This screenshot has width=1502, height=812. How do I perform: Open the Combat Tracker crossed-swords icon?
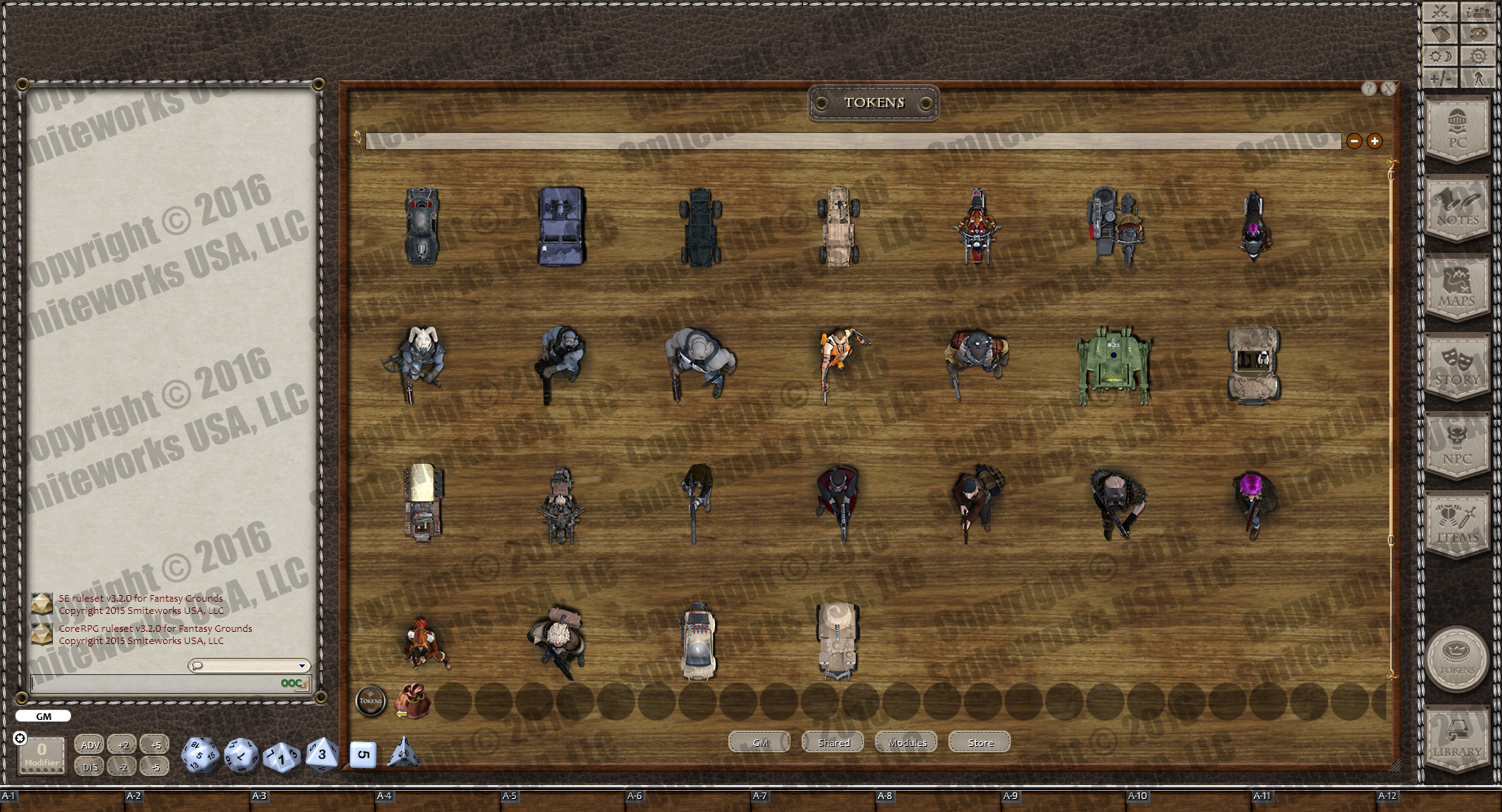1440,12
